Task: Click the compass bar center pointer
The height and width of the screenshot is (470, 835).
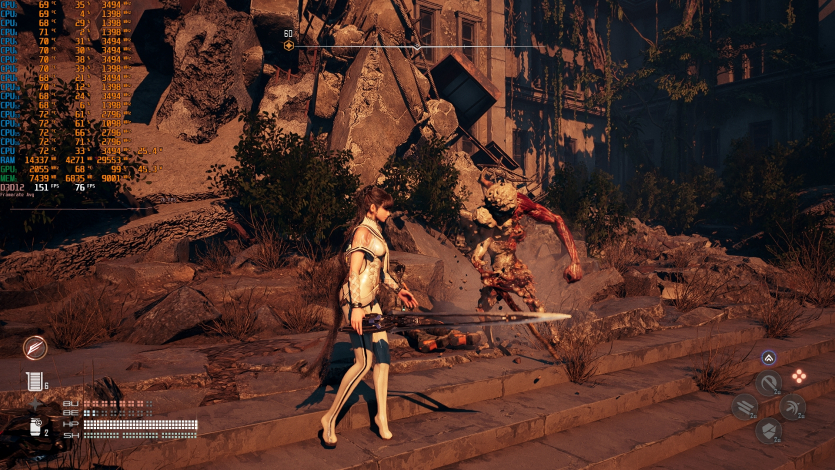Action: pyautogui.click(x=417, y=47)
